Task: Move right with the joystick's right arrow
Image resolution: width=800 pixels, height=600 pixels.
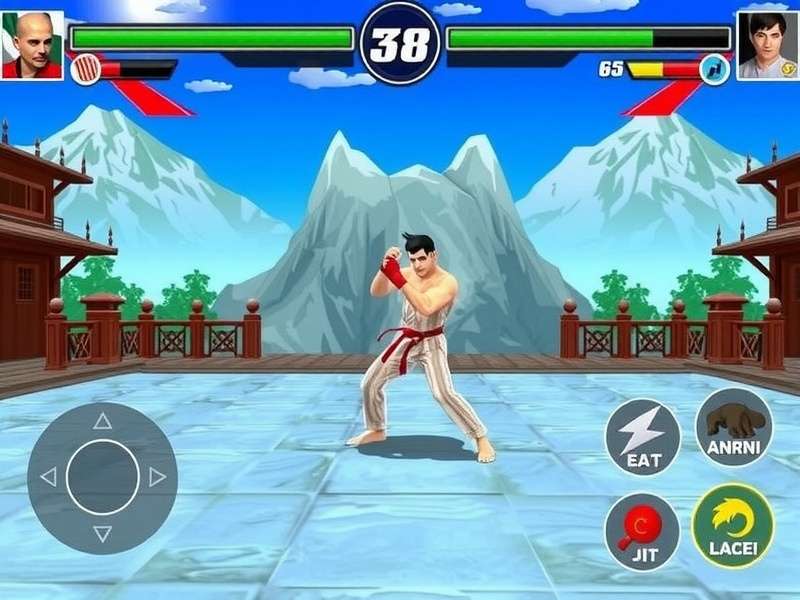Action: [157, 477]
